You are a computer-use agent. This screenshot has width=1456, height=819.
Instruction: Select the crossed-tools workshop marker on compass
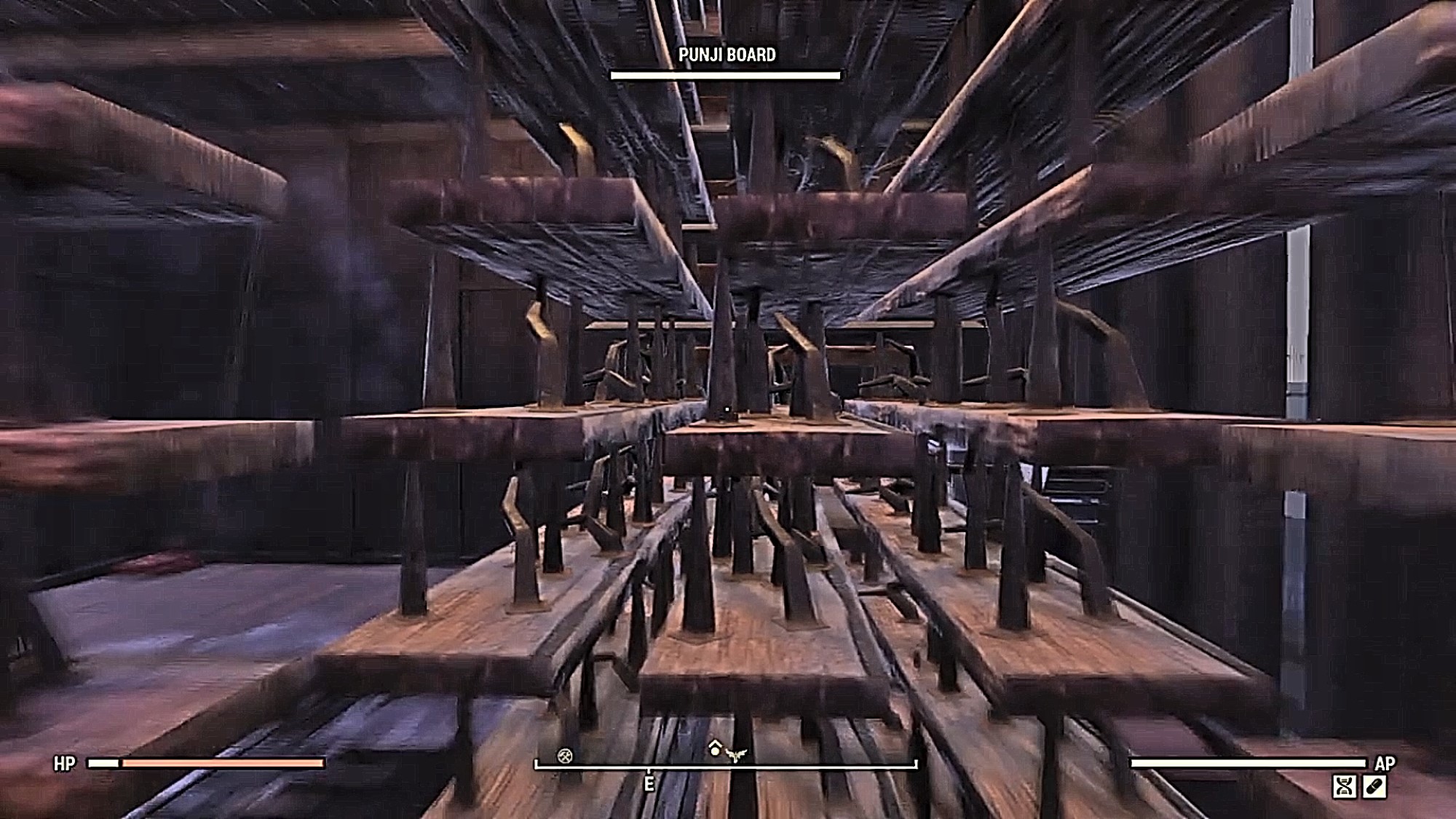click(x=565, y=756)
